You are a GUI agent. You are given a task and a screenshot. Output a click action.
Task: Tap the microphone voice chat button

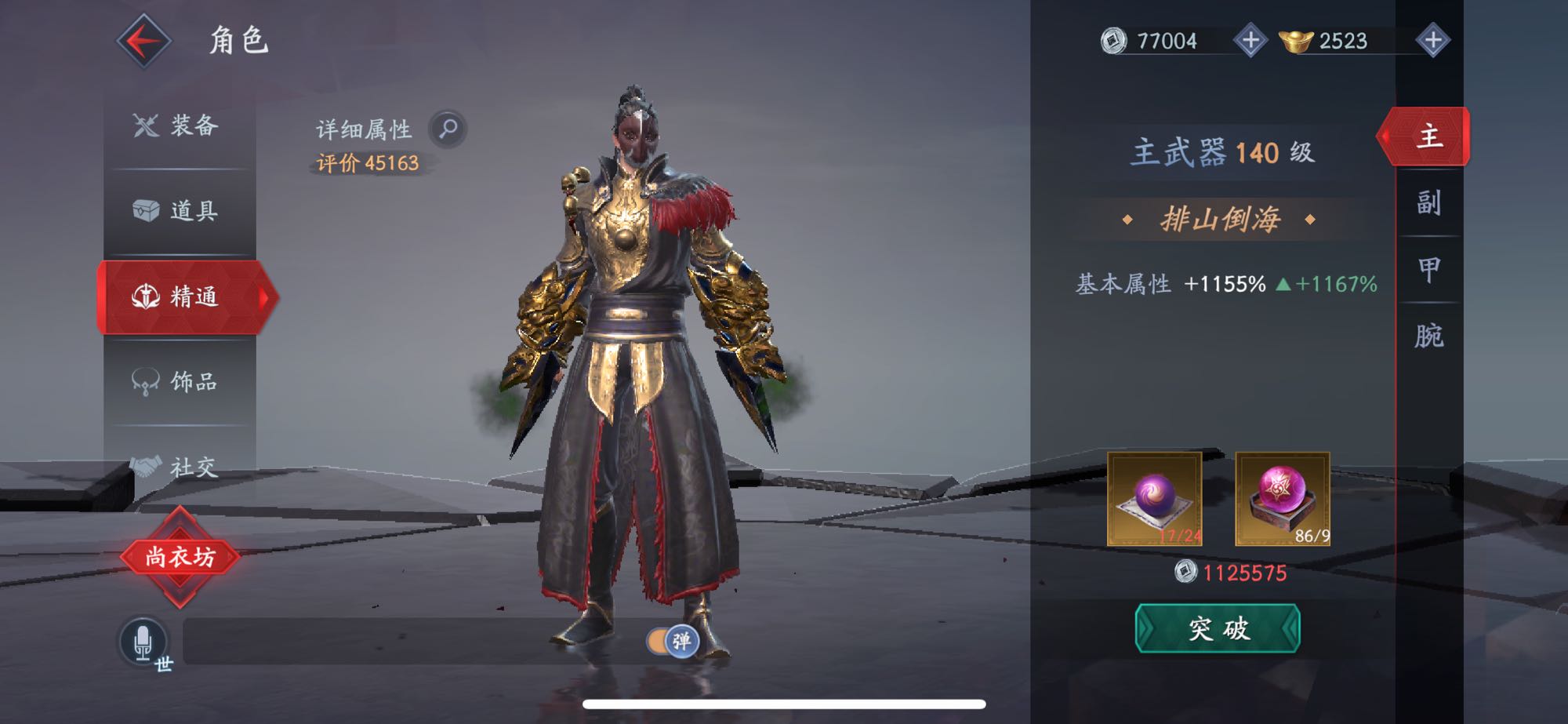coord(143,641)
